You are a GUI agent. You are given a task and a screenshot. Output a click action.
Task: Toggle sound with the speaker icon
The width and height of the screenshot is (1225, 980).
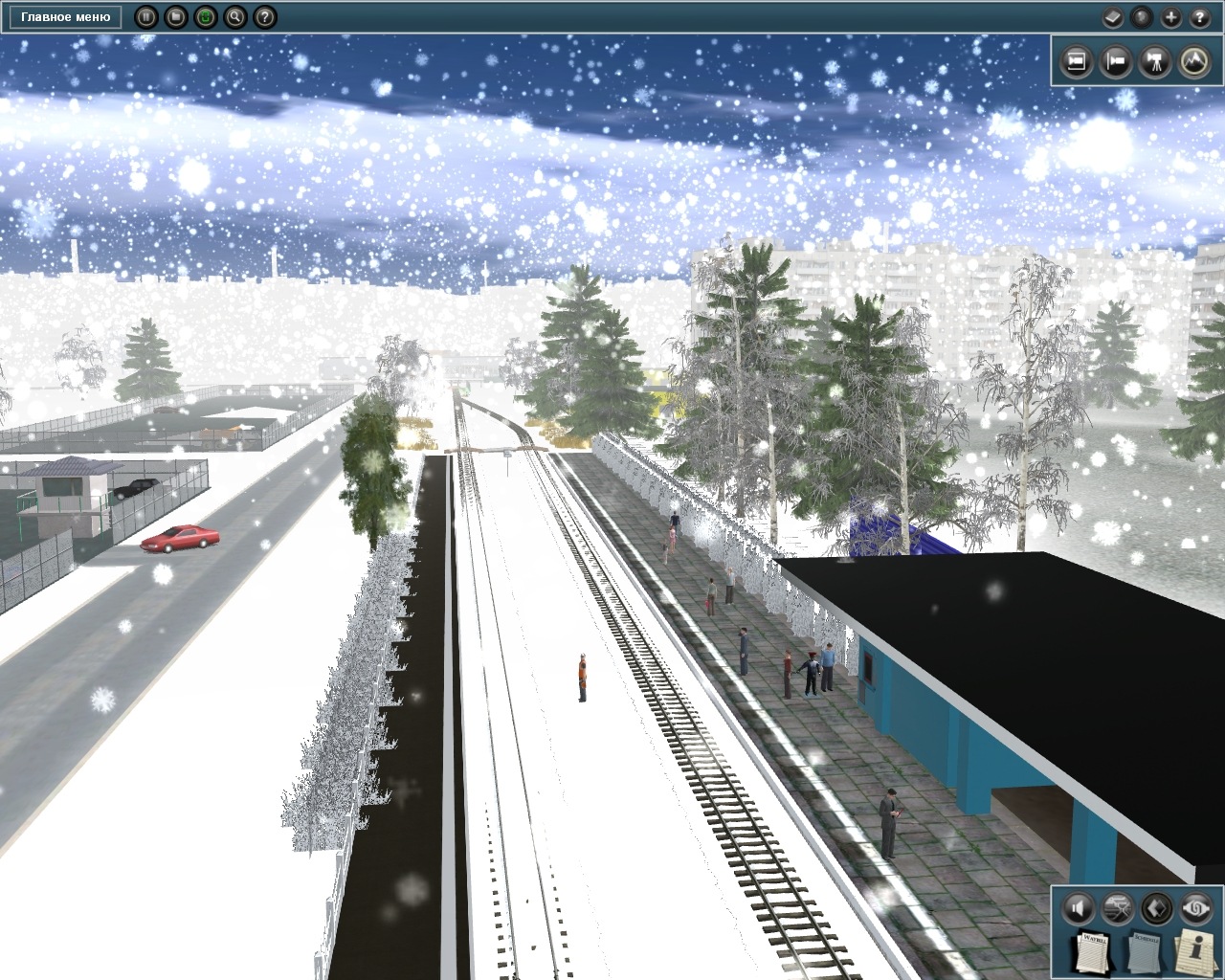pyautogui.click(x=1079, y=907)
